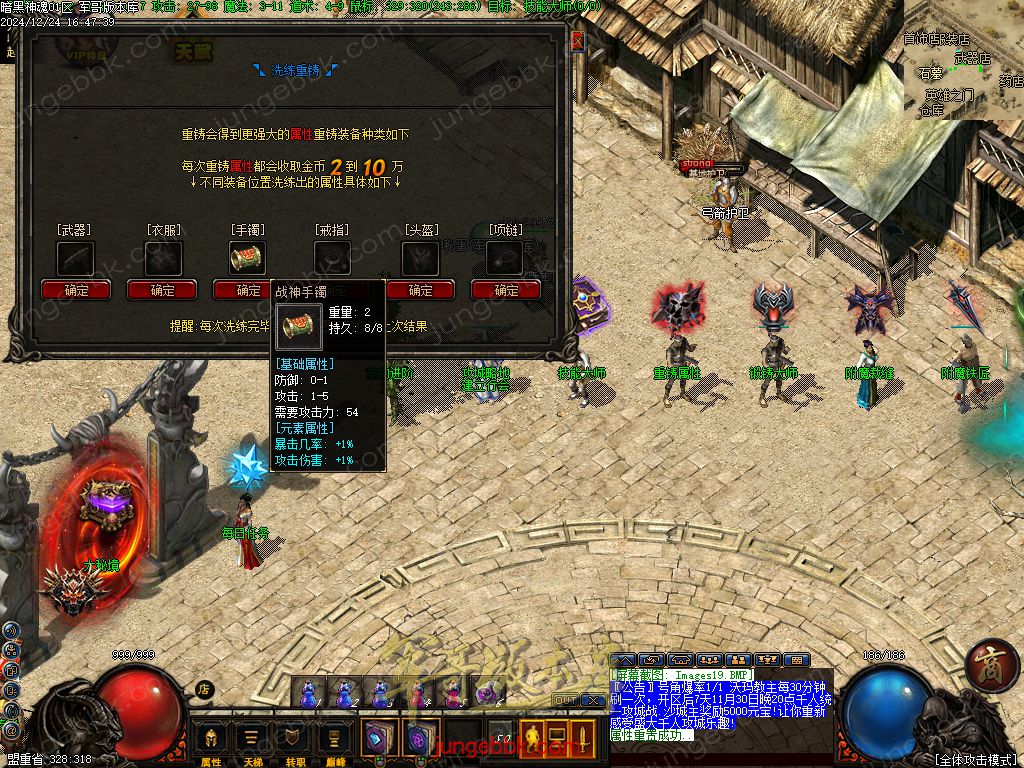
Task: Confirm reforging the 头盔 helmet slot
Action: tap(420, 290)
